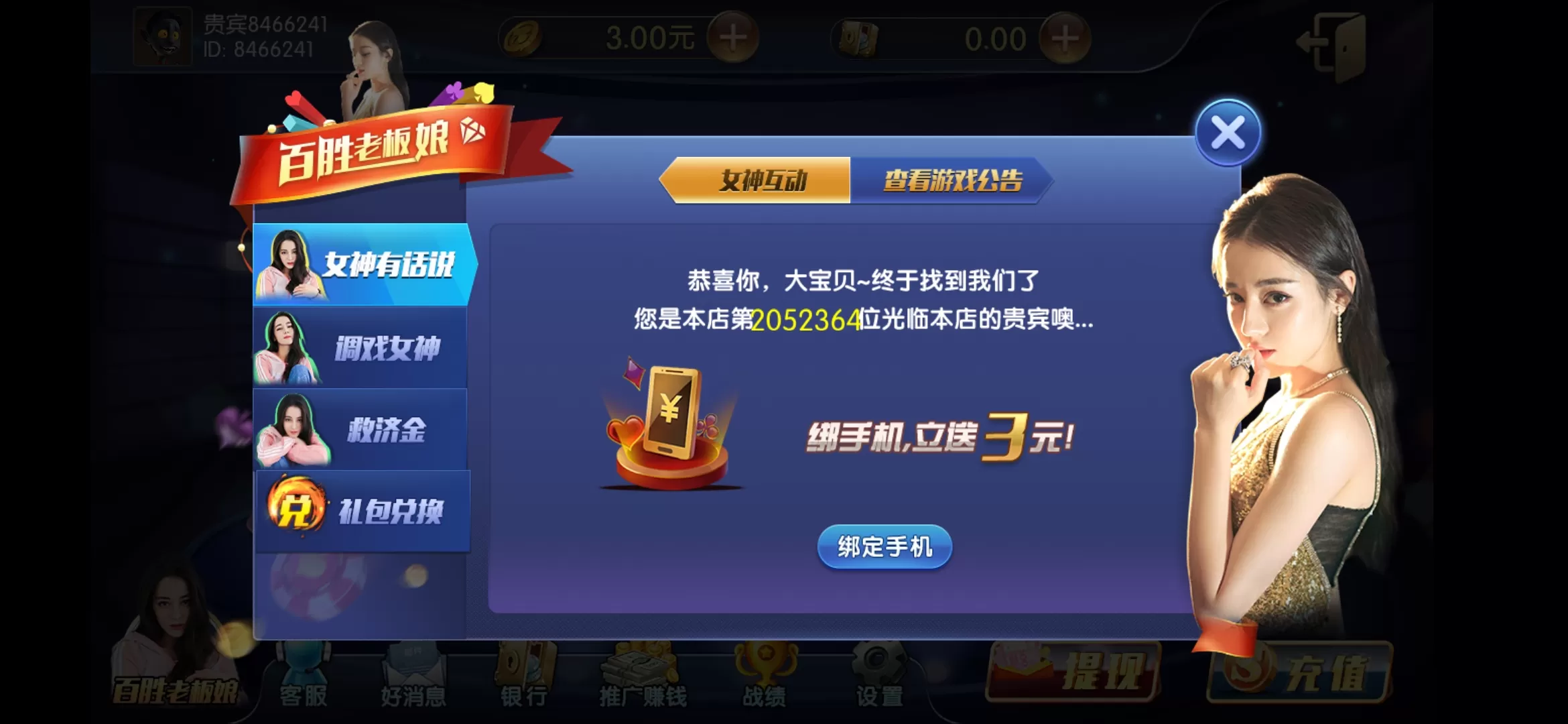Image resolution: width=1568 pixels, height=724 pixels.
Task: Add funds via plus next to 0.00
Action: [x=1064, y=39]
